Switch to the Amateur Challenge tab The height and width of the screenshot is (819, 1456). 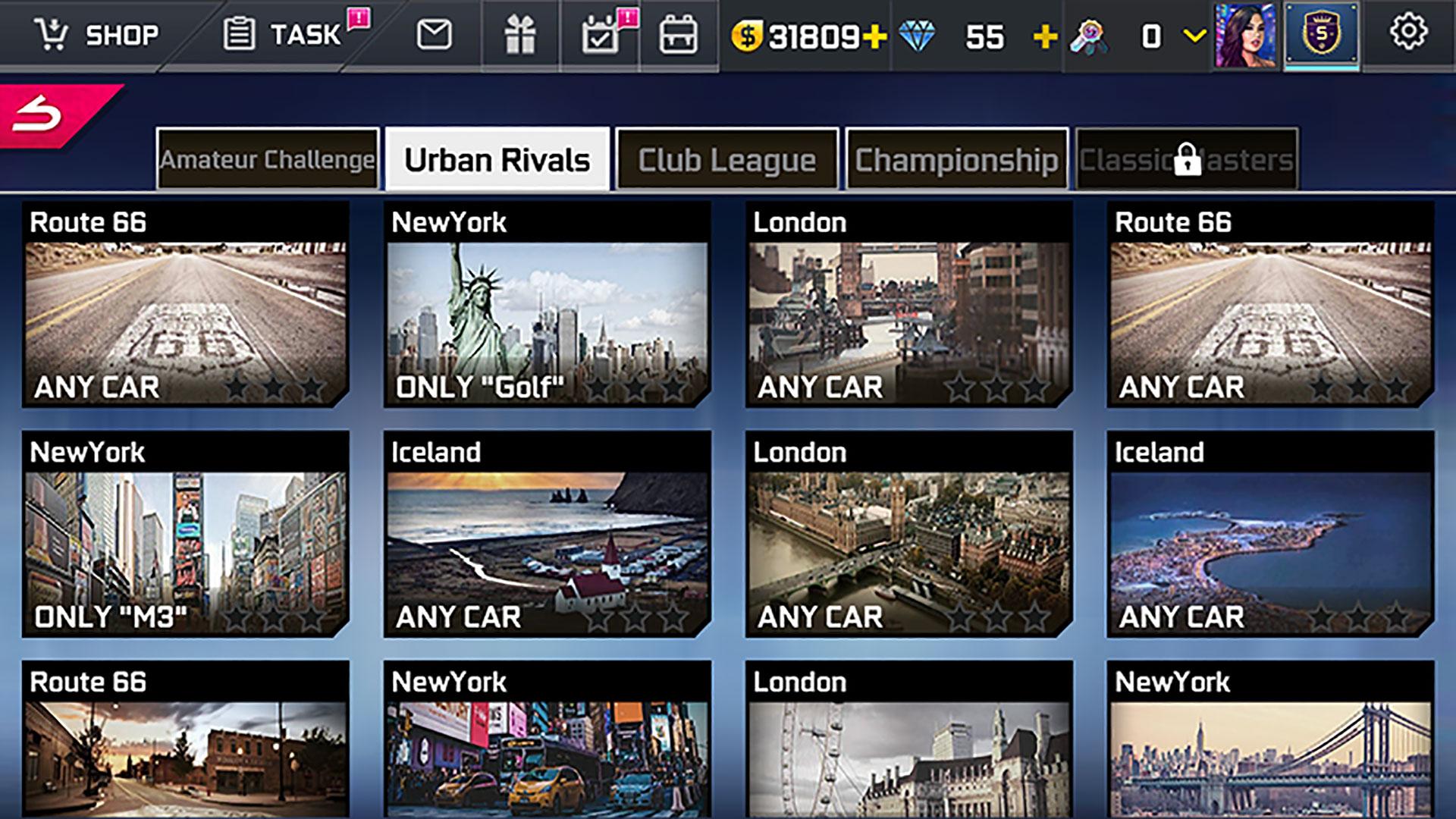pyautogui.click(x=267, y=158)
